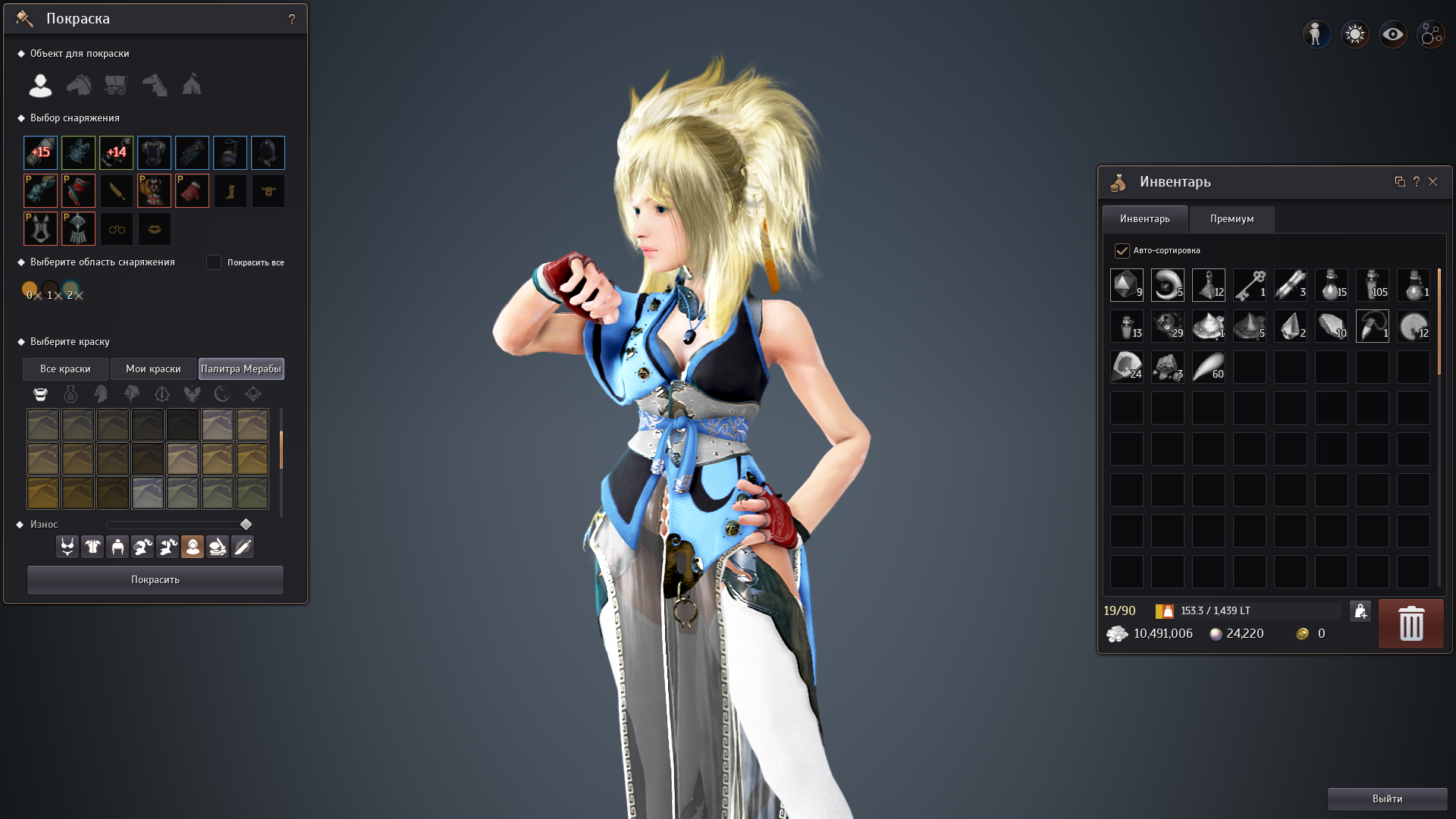Select the wagon object for dyeing

(116, 85)
